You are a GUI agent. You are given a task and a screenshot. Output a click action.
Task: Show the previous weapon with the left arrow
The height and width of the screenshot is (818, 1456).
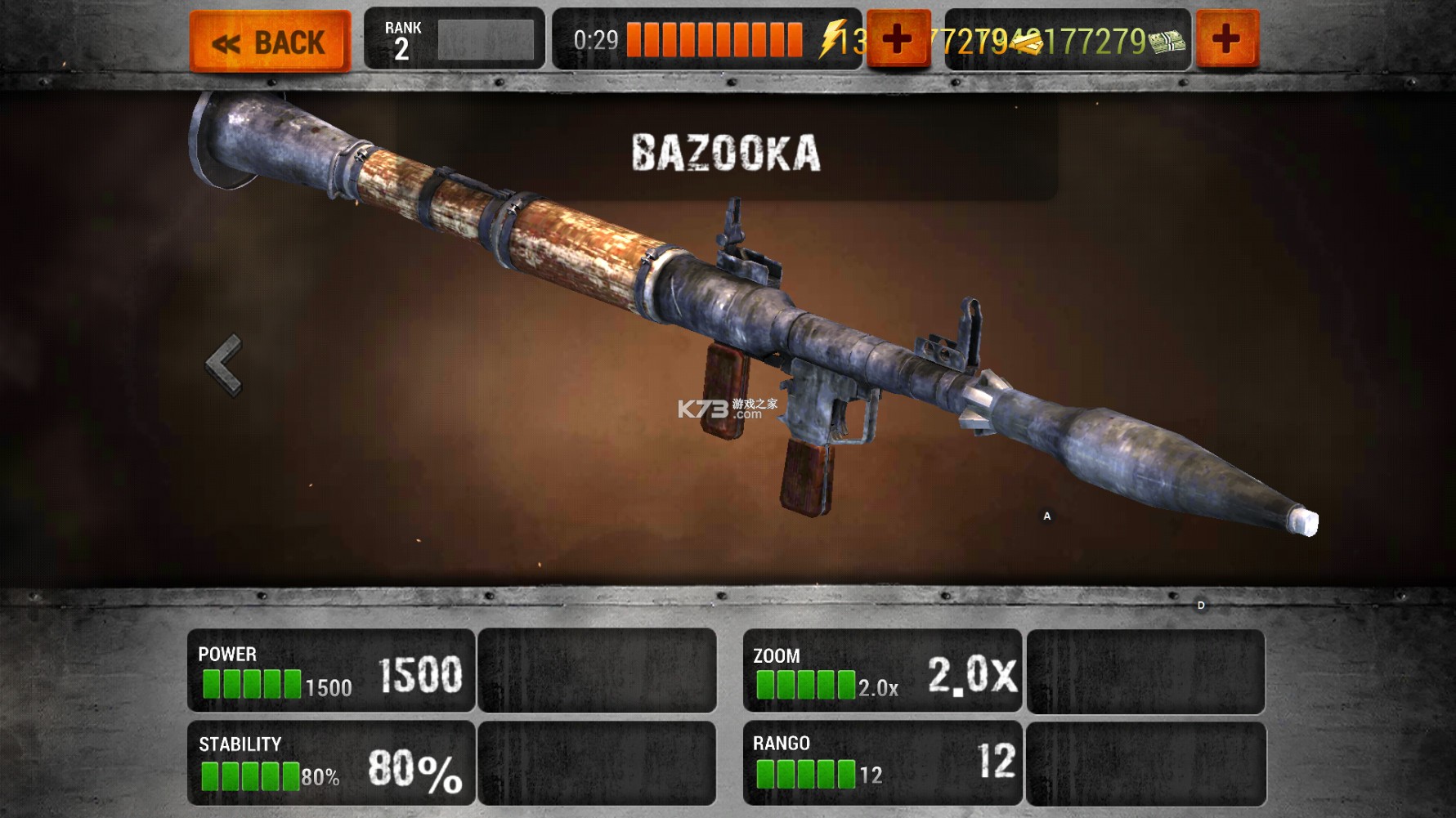point(225,364)
